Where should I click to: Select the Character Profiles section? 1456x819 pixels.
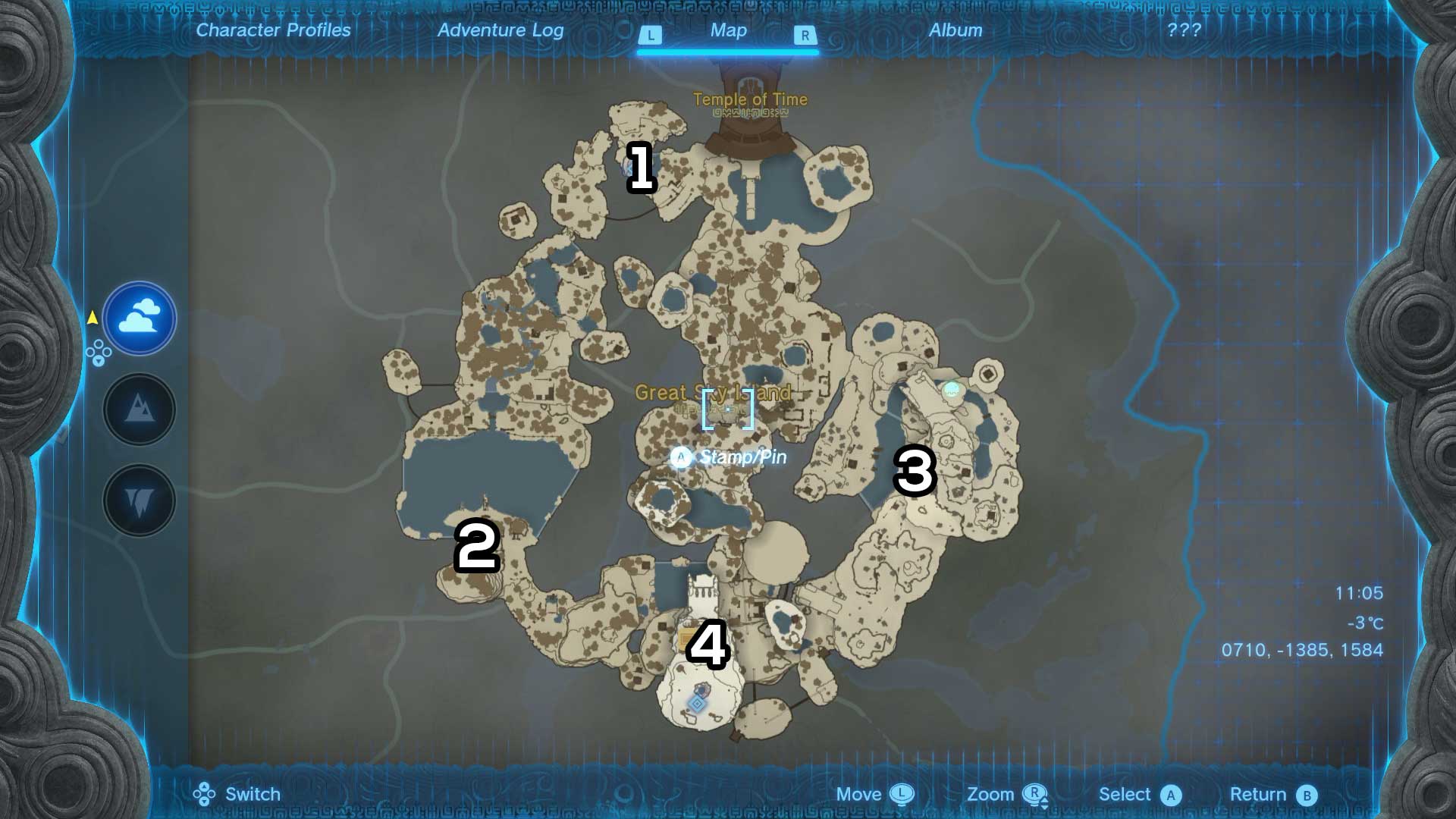(272, 30)
